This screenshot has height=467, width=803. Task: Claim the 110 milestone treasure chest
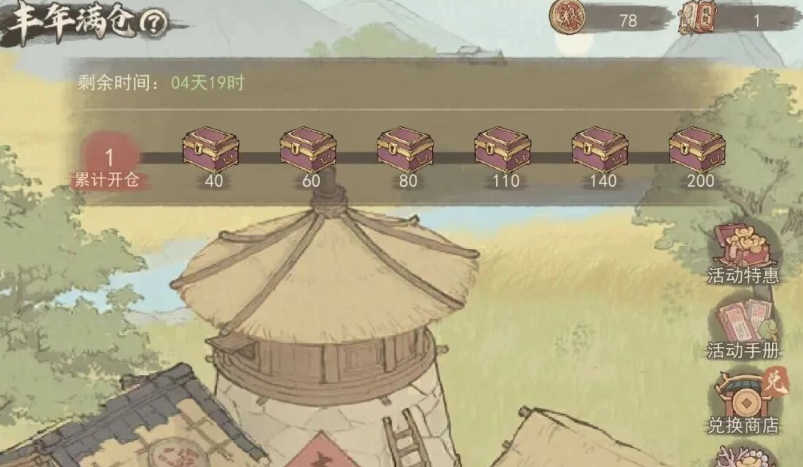click(502, 149)
